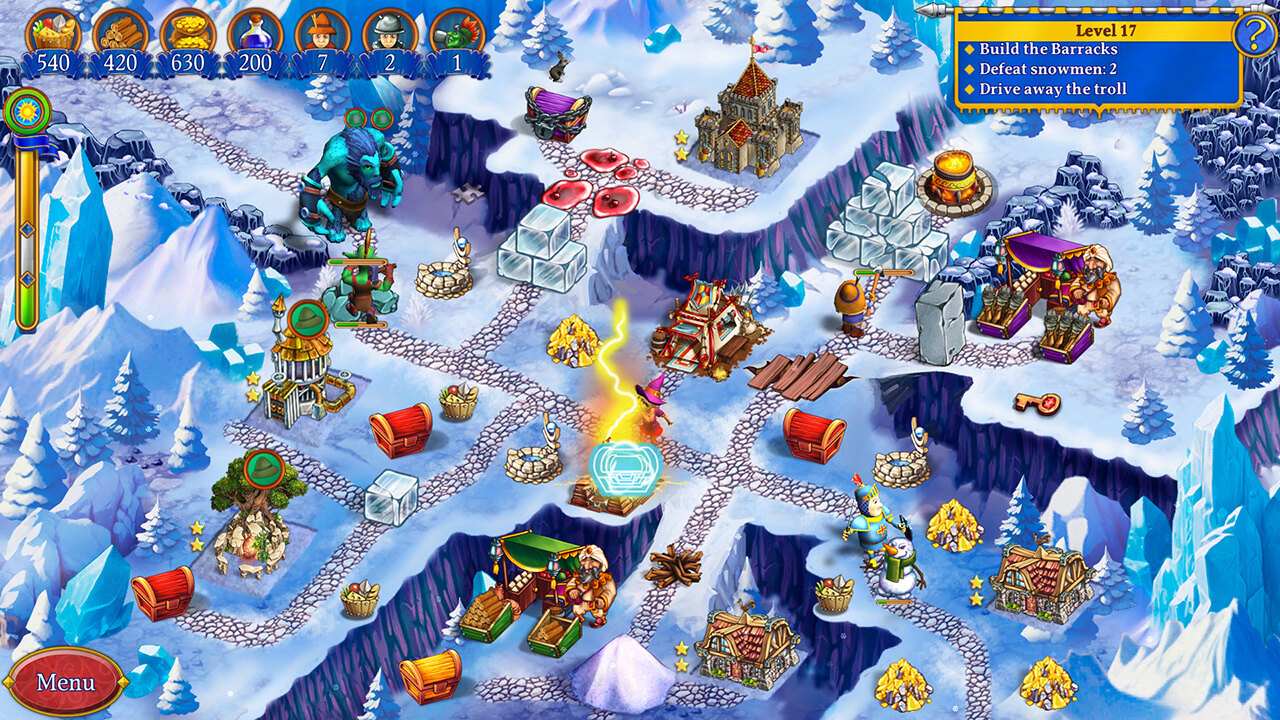1280x720 pixels.
Task: Open the red Menu button
Action: 65,682
